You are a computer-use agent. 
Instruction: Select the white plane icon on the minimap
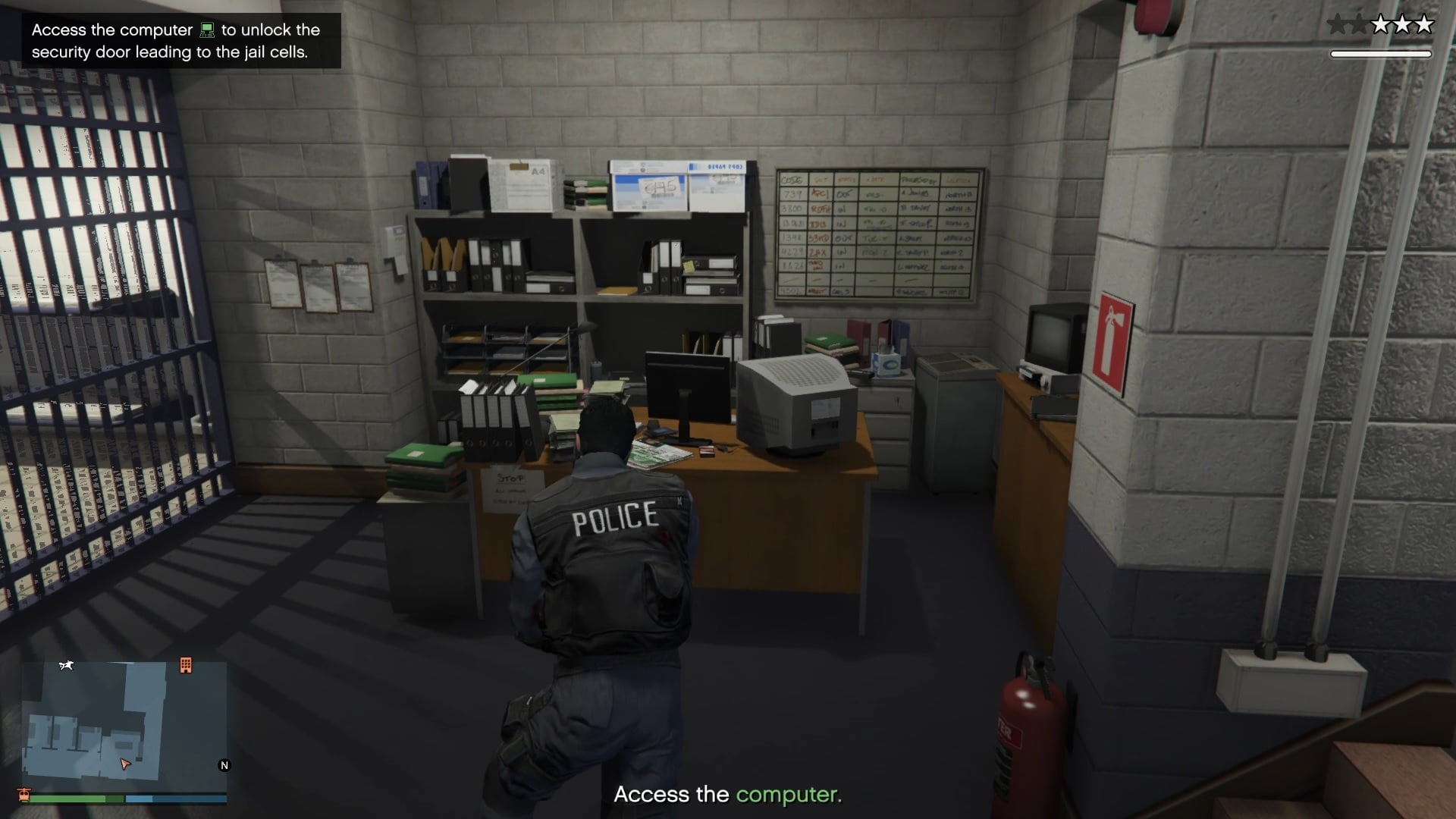[x=67, y=665]
